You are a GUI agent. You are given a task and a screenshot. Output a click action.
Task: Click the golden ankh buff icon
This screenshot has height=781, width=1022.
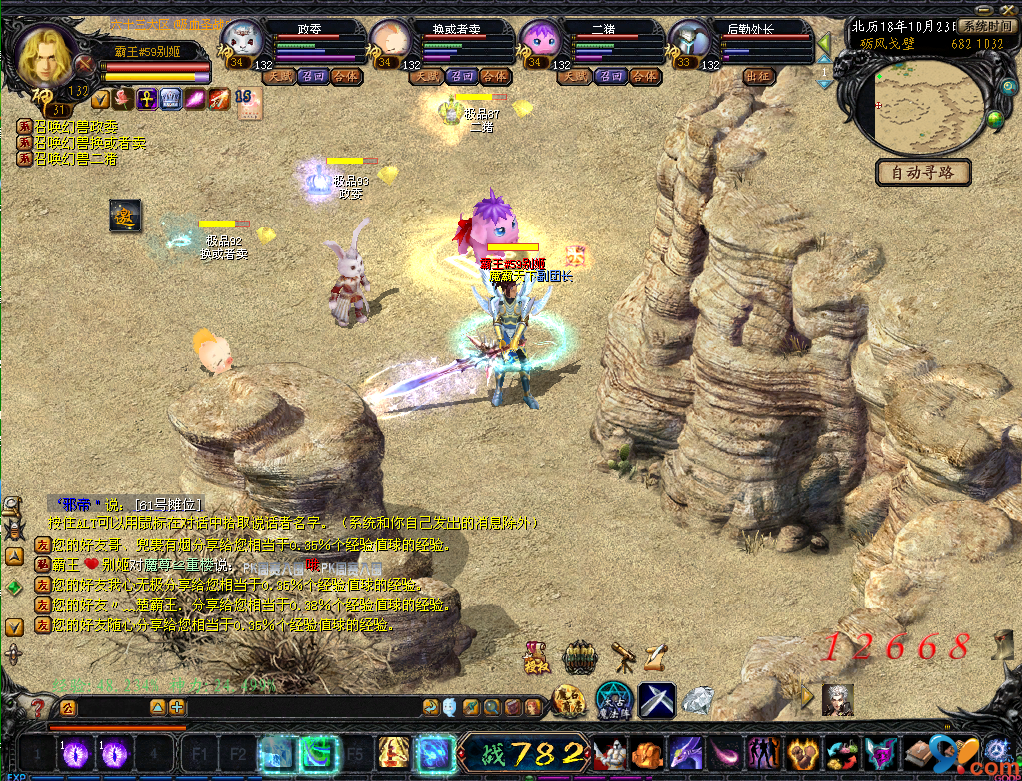click(146, 98)
